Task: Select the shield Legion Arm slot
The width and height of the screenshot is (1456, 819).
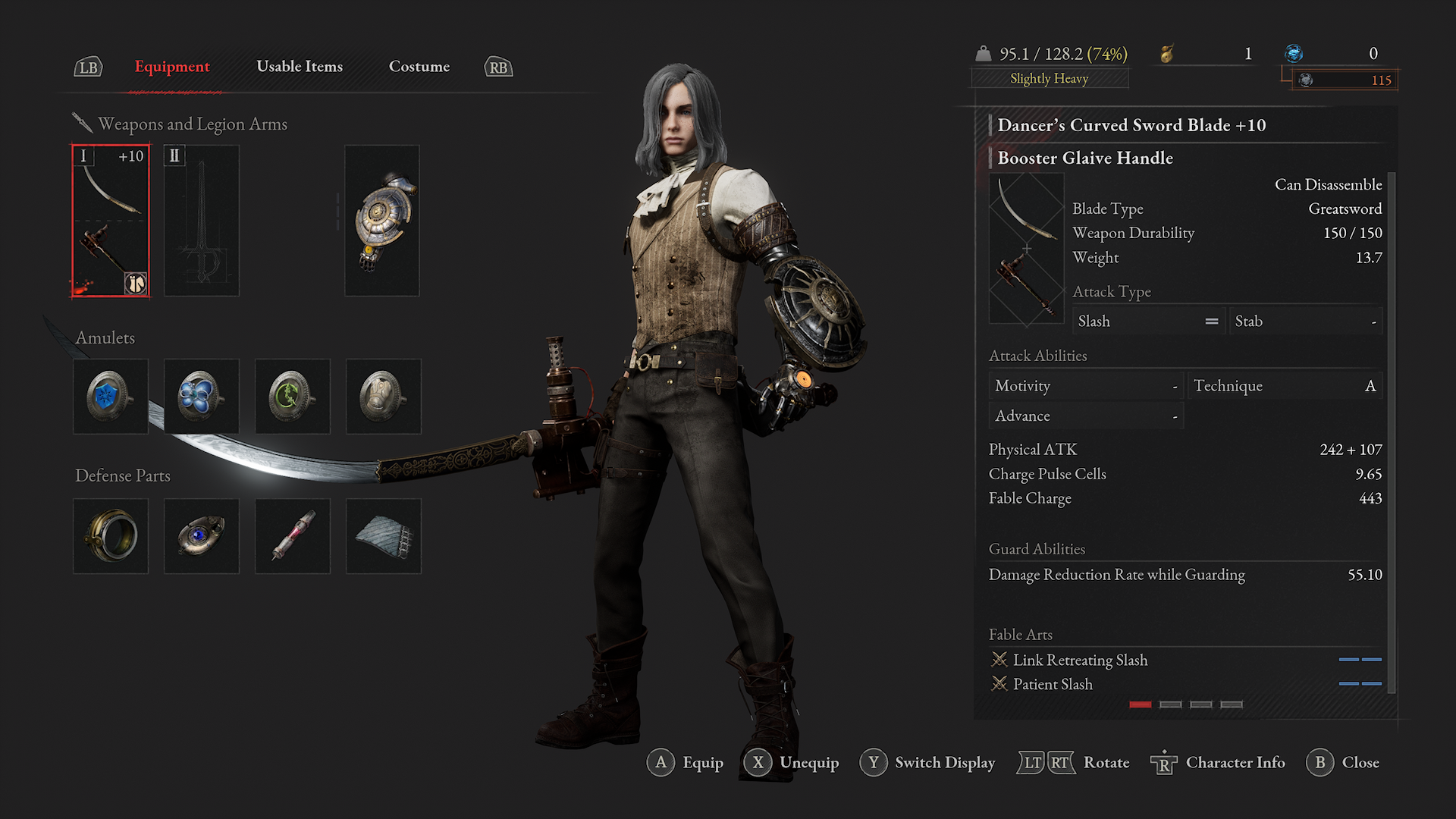Action: (x=382, y=221)
